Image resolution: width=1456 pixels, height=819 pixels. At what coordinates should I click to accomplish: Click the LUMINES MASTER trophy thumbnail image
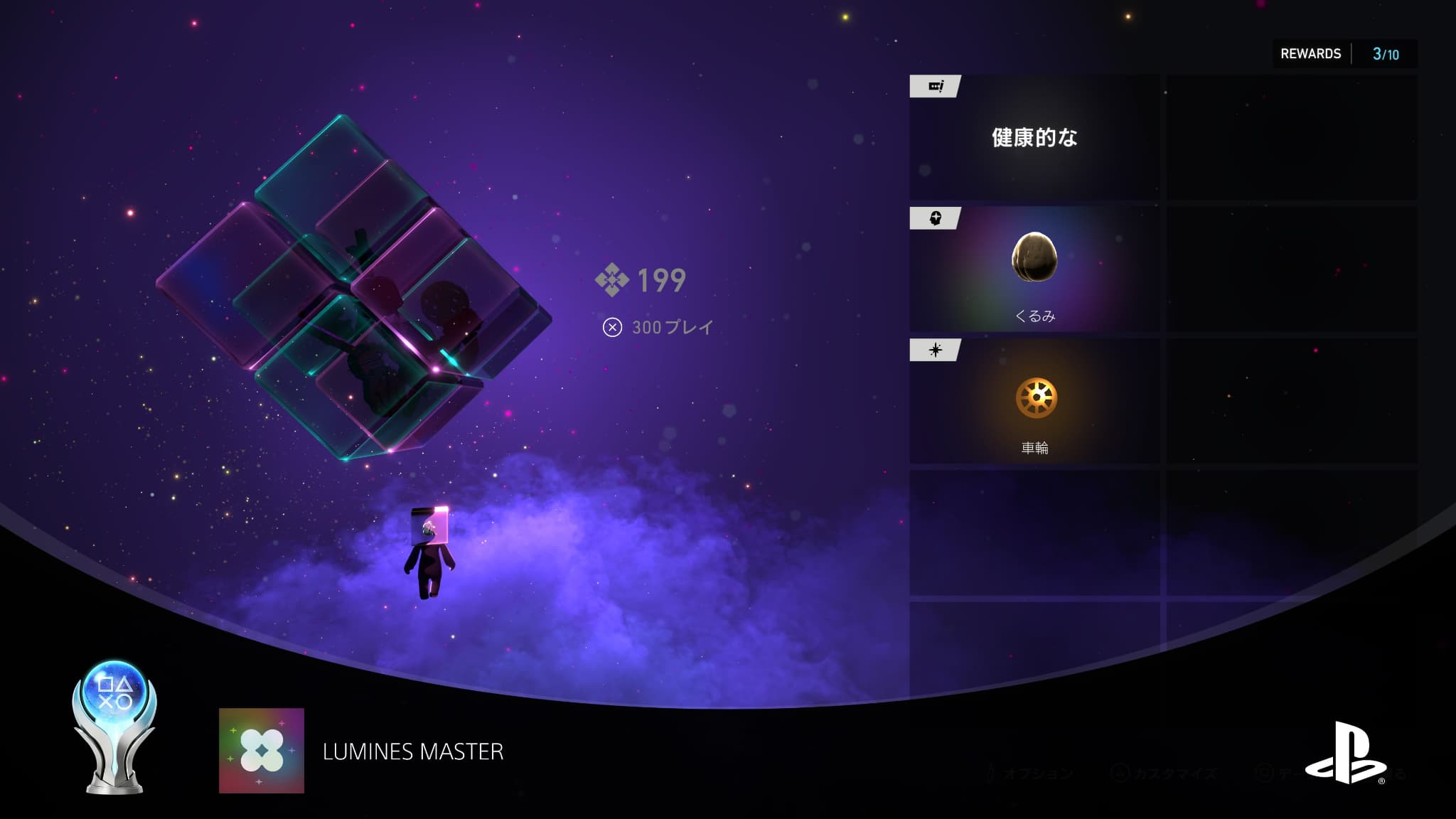point(262,751)
